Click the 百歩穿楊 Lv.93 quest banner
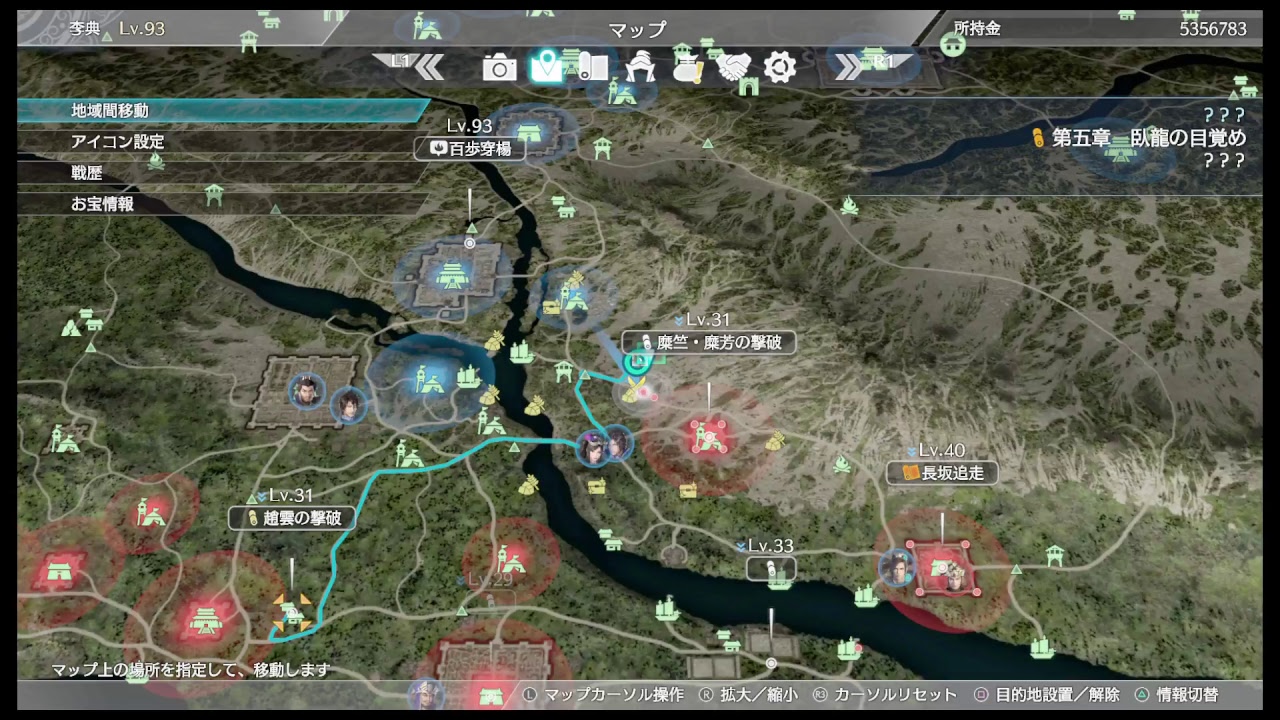Screen dimensions: 1280x720 click(470, 146)
